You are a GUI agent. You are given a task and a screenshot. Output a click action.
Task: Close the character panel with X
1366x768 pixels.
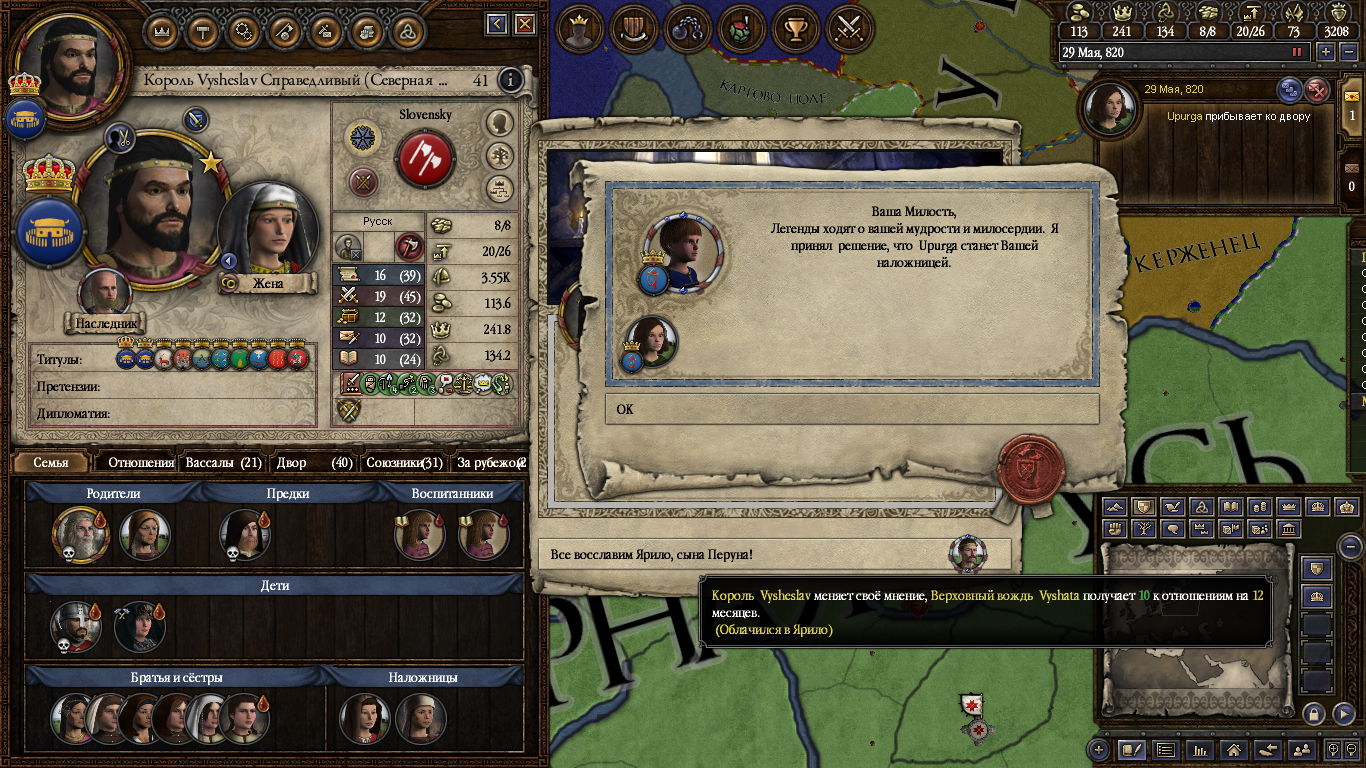[524, 24]
